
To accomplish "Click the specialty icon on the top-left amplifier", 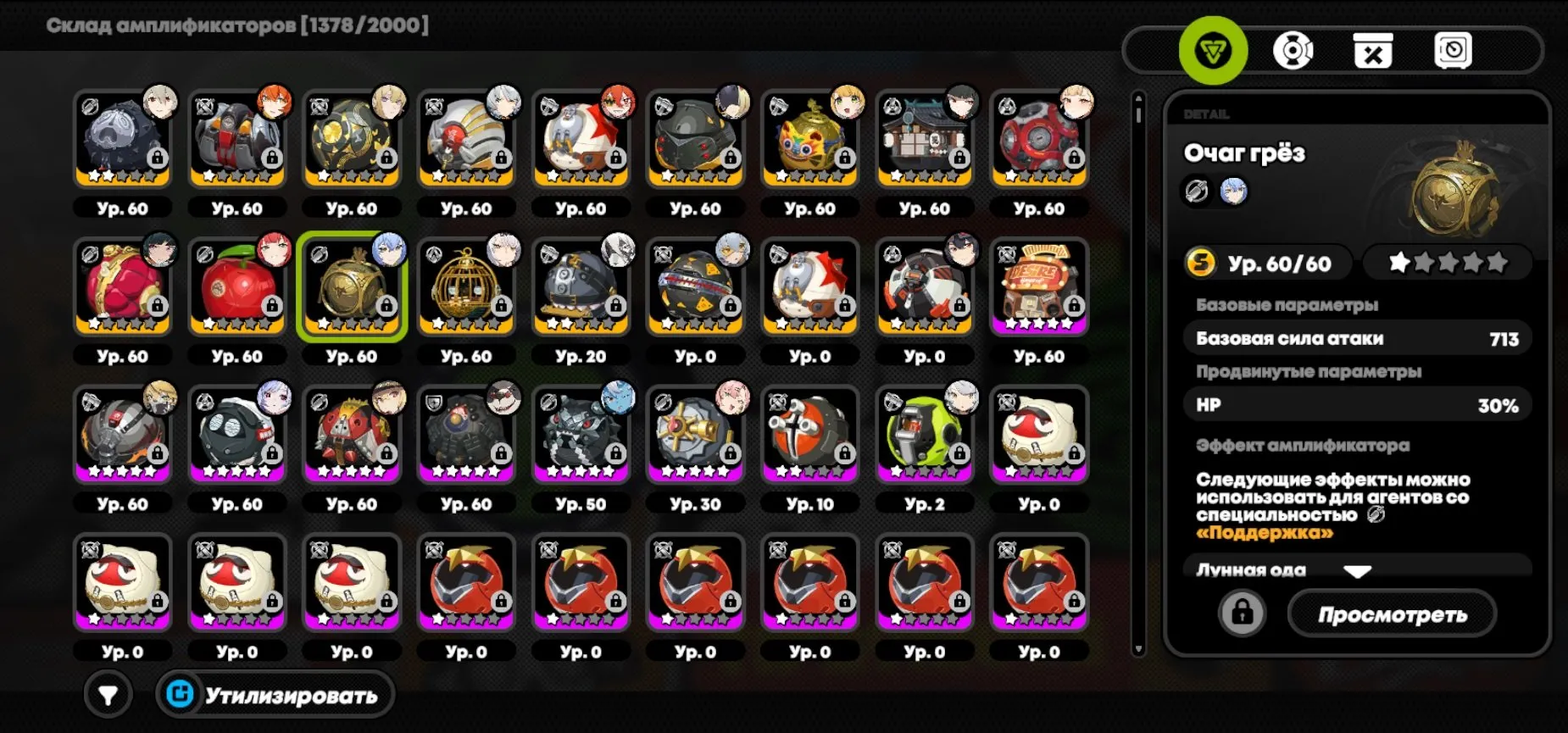I will point(88,107).
